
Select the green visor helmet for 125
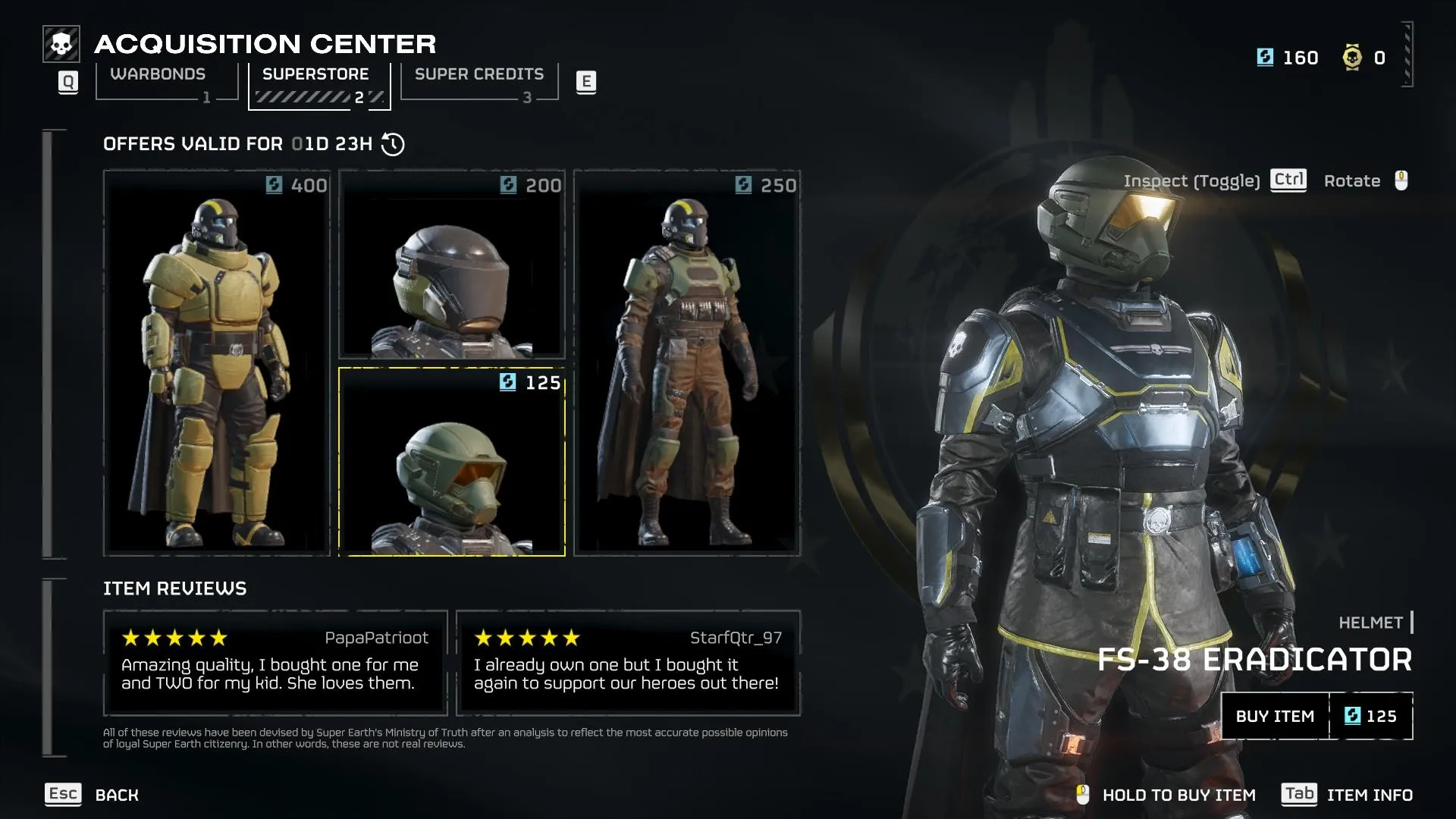click(452, 462)
